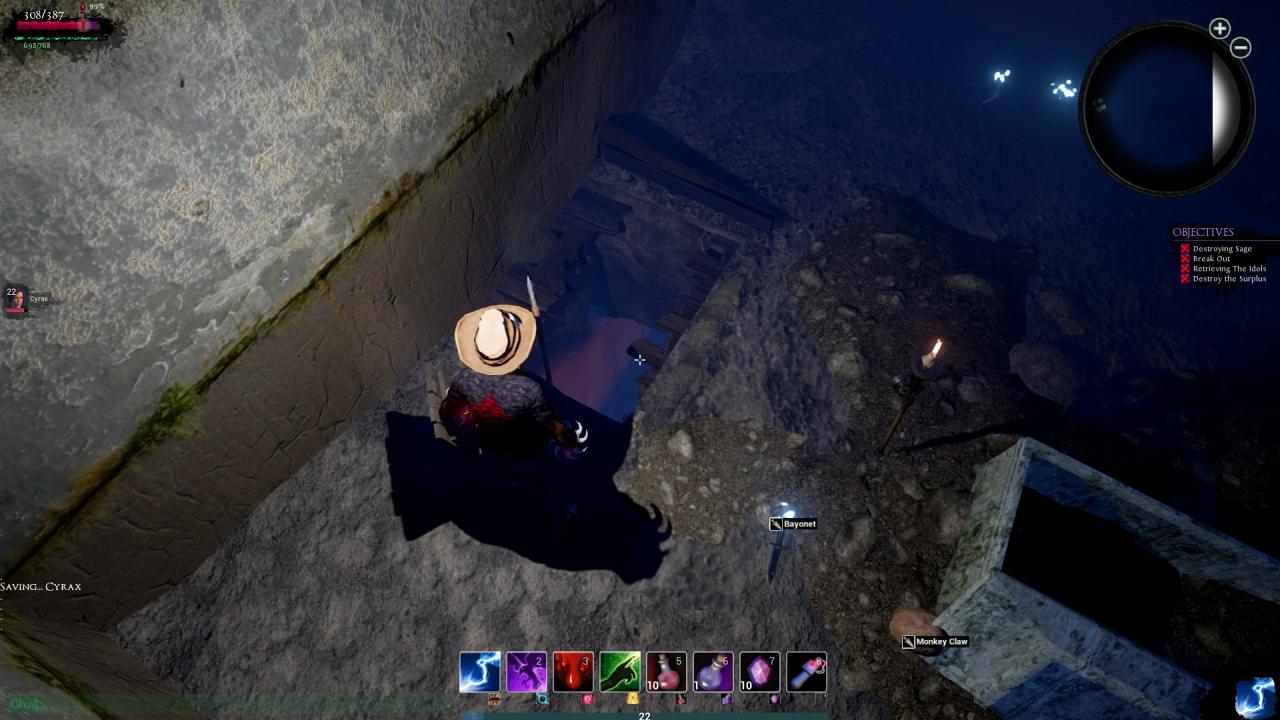Use the purple flask in slot 6
Screen dimensions: 1280x720
pyautogui.click(x=713, y=672)
